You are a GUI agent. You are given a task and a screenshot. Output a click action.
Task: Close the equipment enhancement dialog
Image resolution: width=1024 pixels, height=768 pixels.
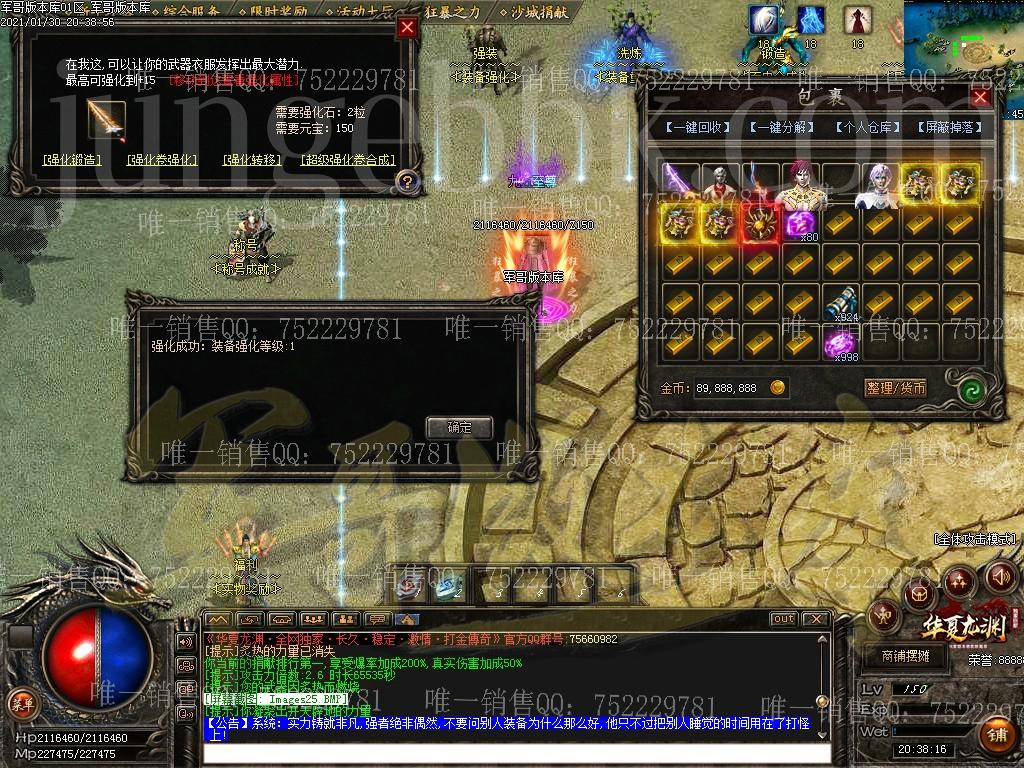pyautogui.click(x=407, y=28)
